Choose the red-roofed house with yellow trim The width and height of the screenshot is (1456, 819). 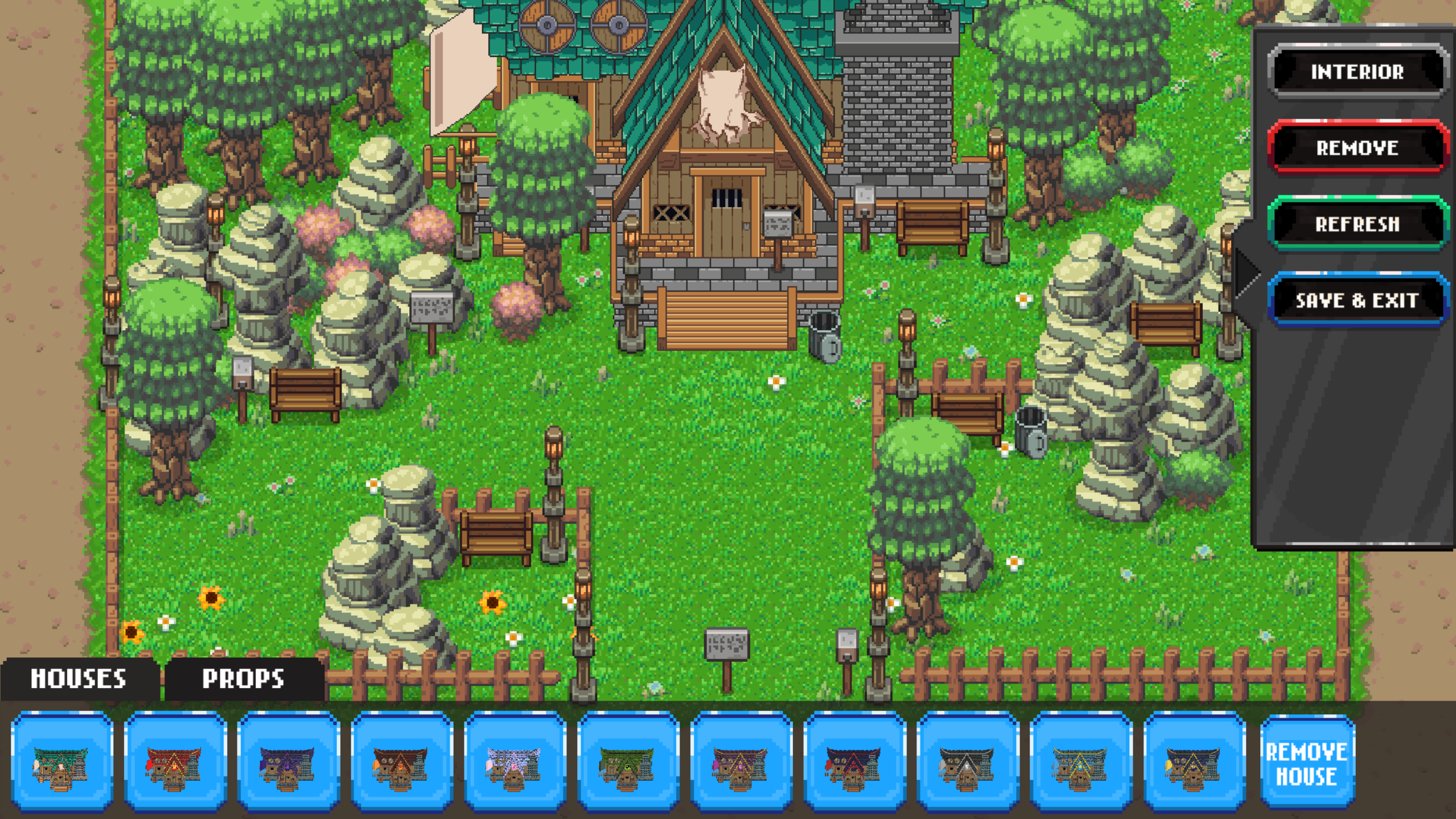[x=175, y=762]
